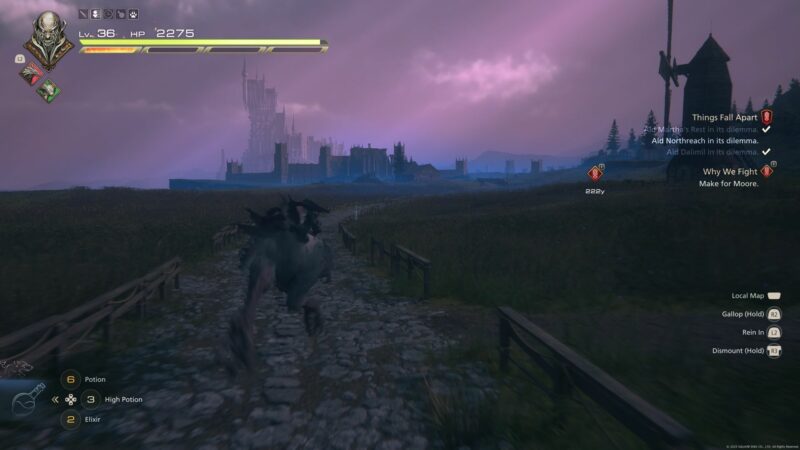Select the red feathered ability icon

click(x=32, y=72)
